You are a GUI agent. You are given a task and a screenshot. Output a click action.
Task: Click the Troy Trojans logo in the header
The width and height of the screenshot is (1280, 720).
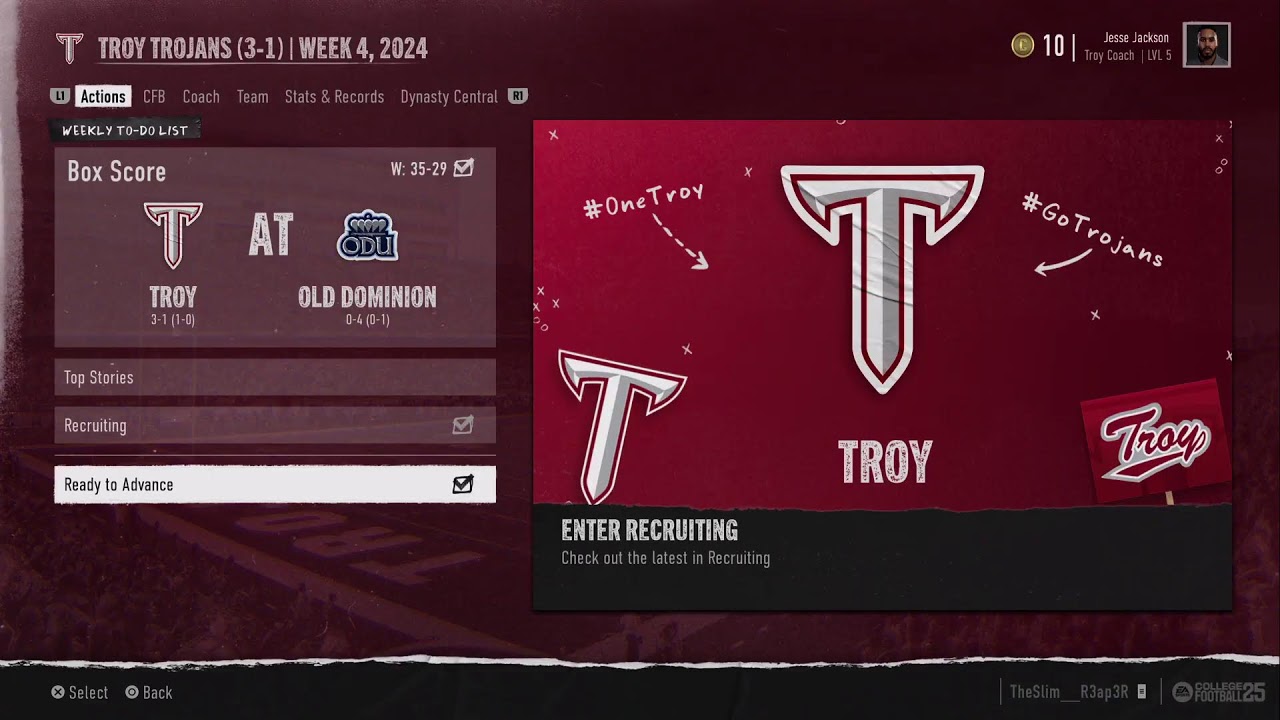click(x=70, y=47)
